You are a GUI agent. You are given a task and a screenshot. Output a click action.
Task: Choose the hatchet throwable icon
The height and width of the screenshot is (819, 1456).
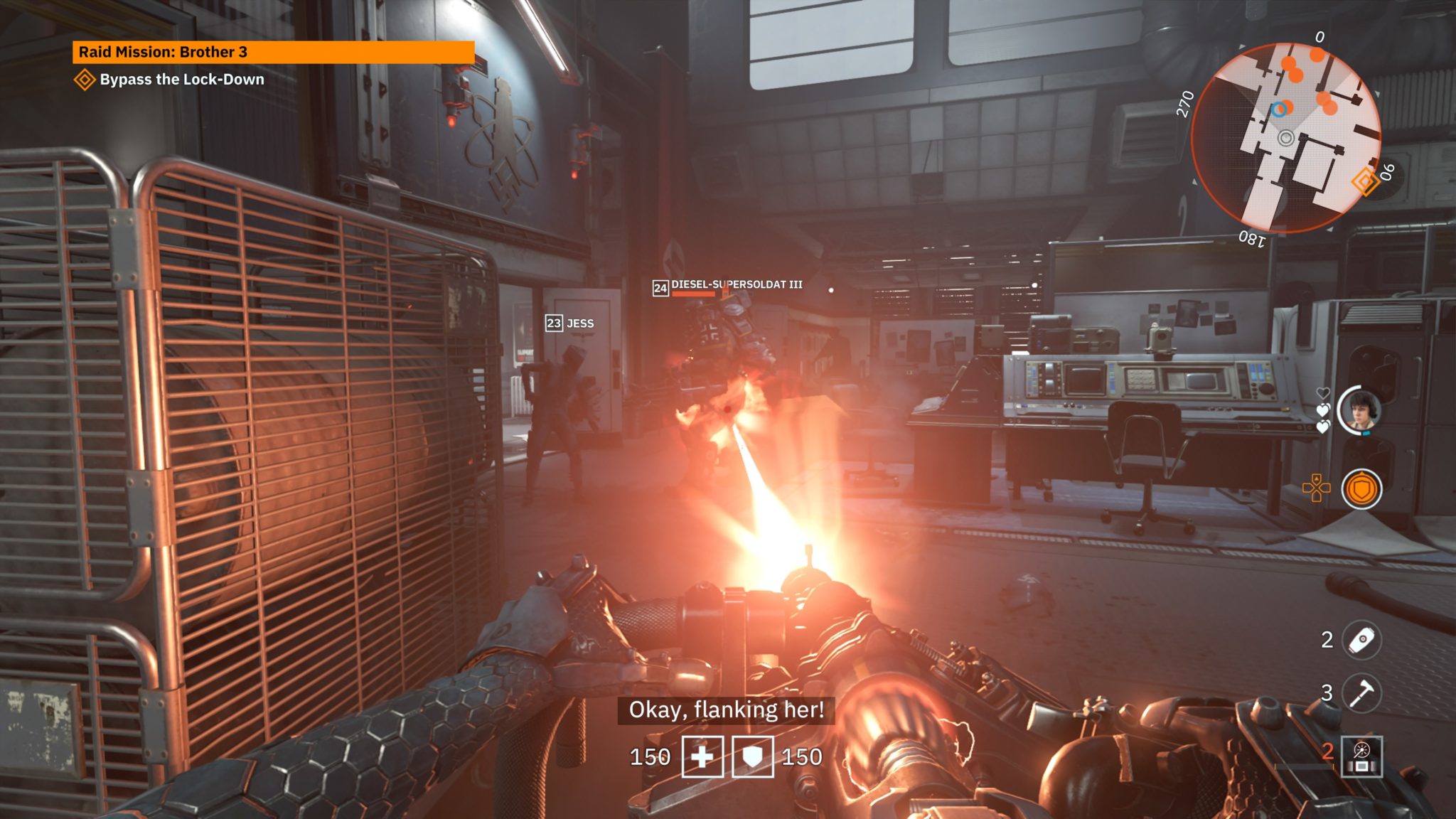(1361, 692)
